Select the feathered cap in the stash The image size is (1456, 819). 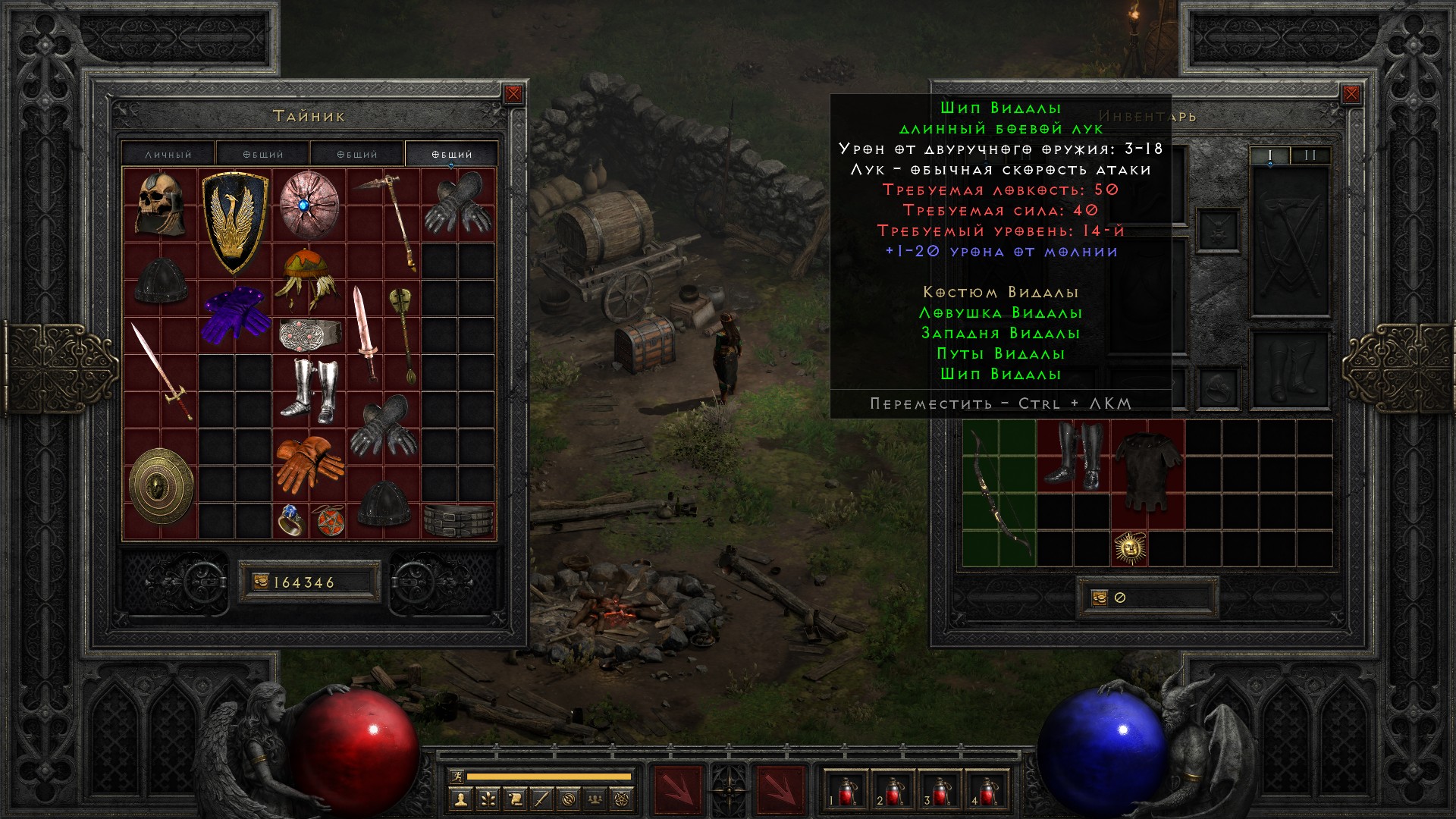click(x=307, y=278)
